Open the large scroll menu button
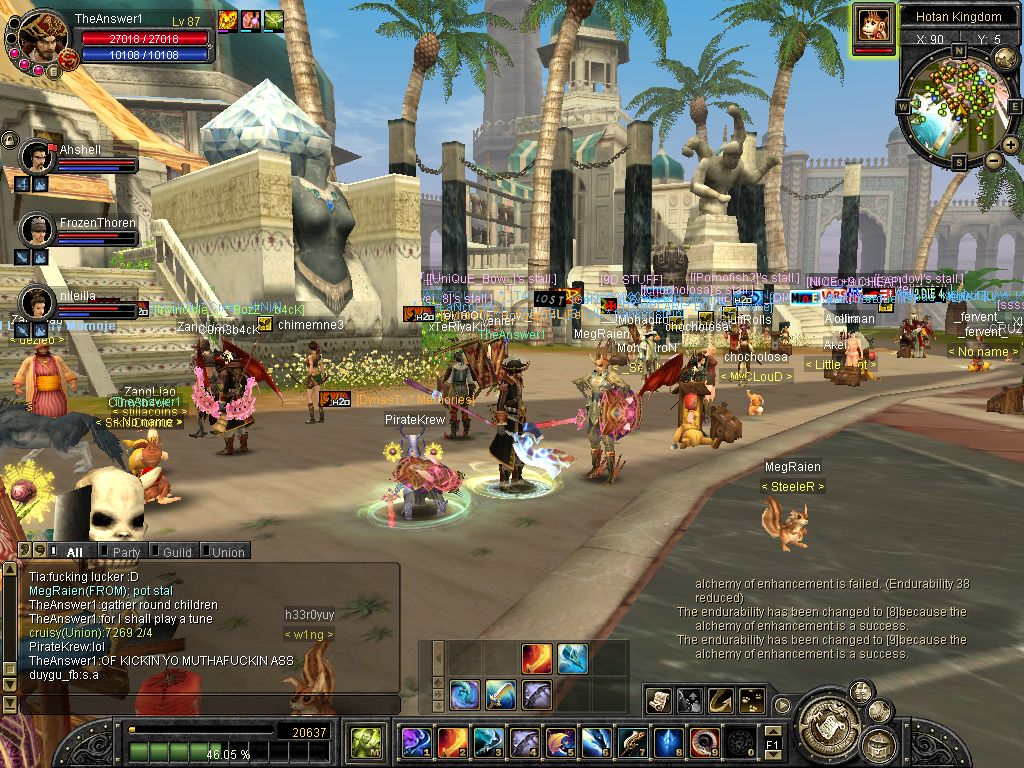Screen dimensions: 1024x768 pyautogui.click(x=826, y=718)
